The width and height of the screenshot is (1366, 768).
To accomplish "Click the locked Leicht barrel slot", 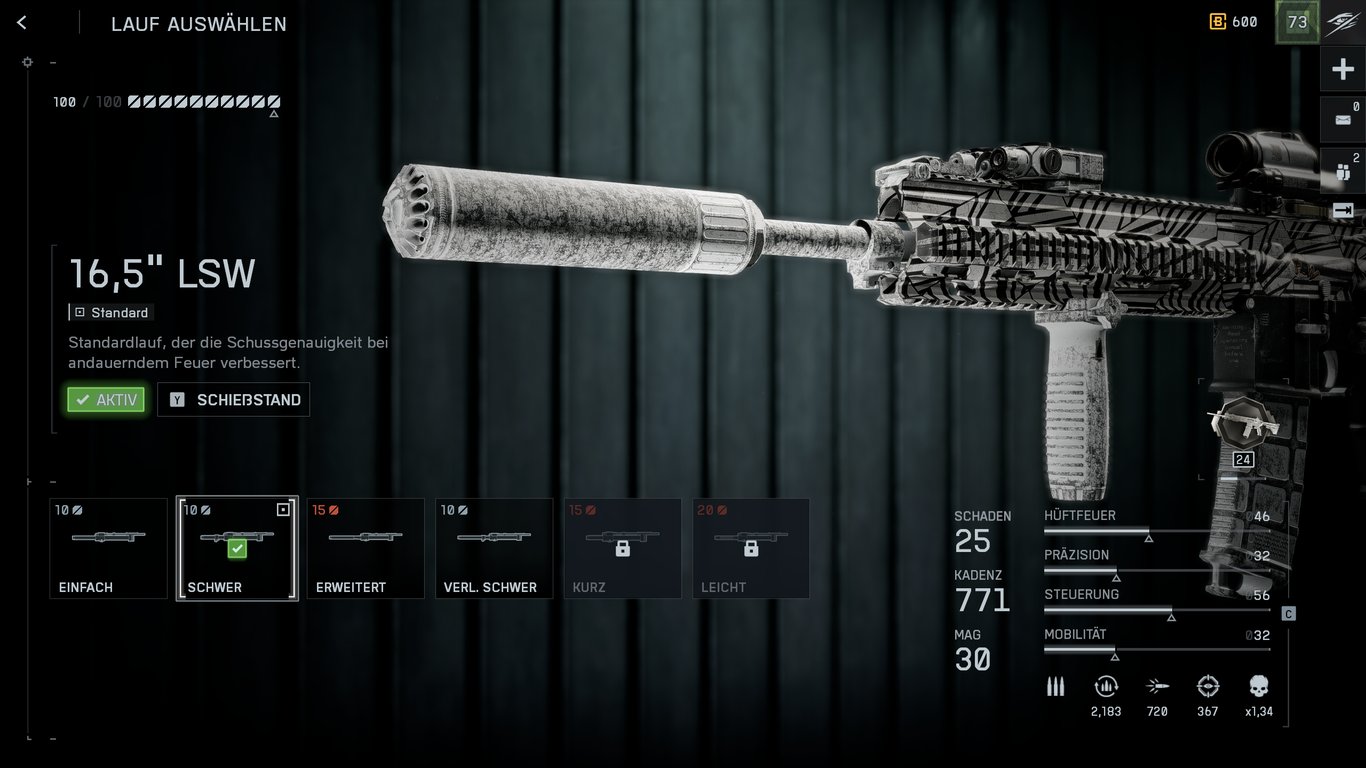I will tap(751, 548).
